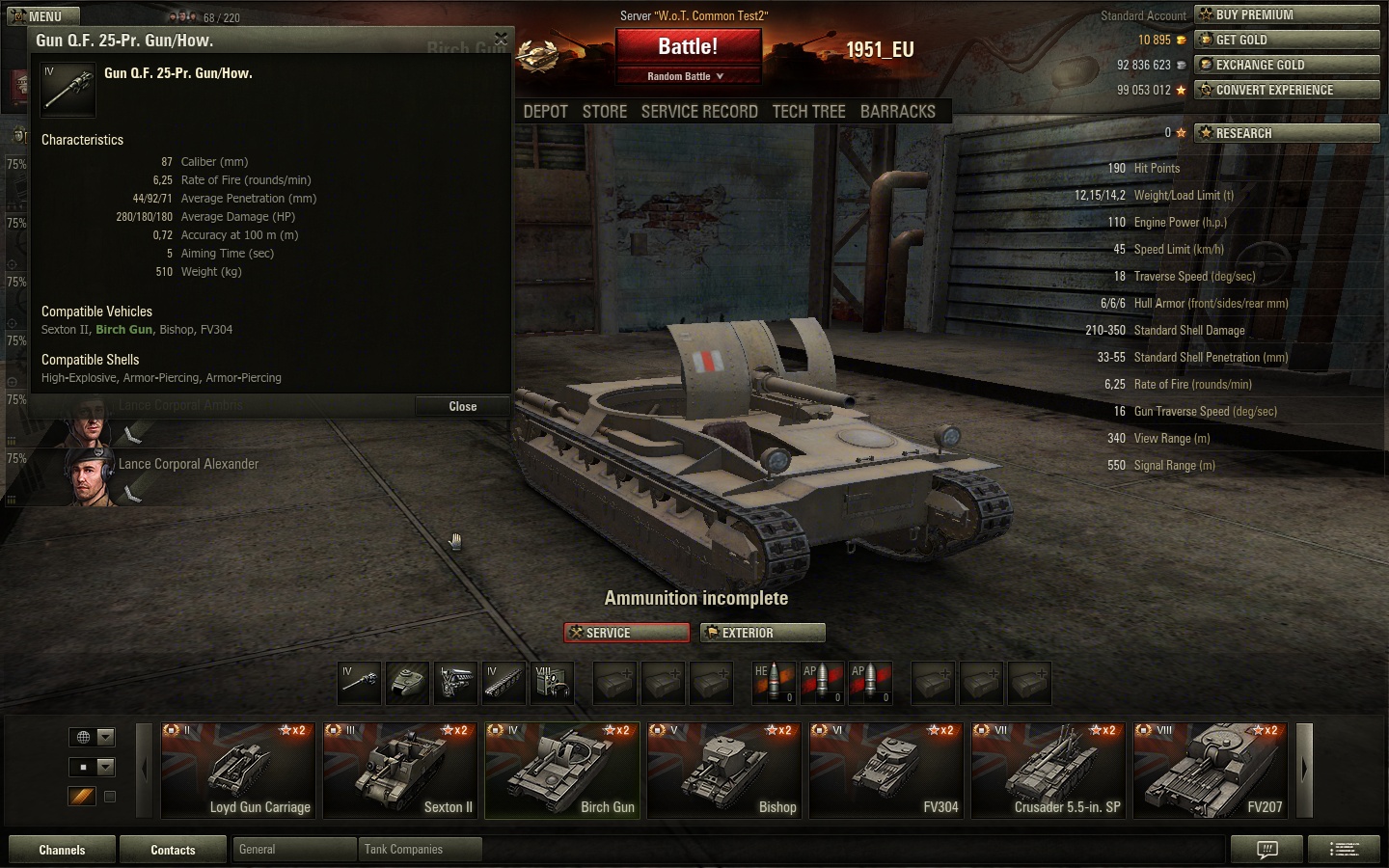1389x868 pixels.
Task: Switch to the DEPOT tab
Action: tap(545, 111)
